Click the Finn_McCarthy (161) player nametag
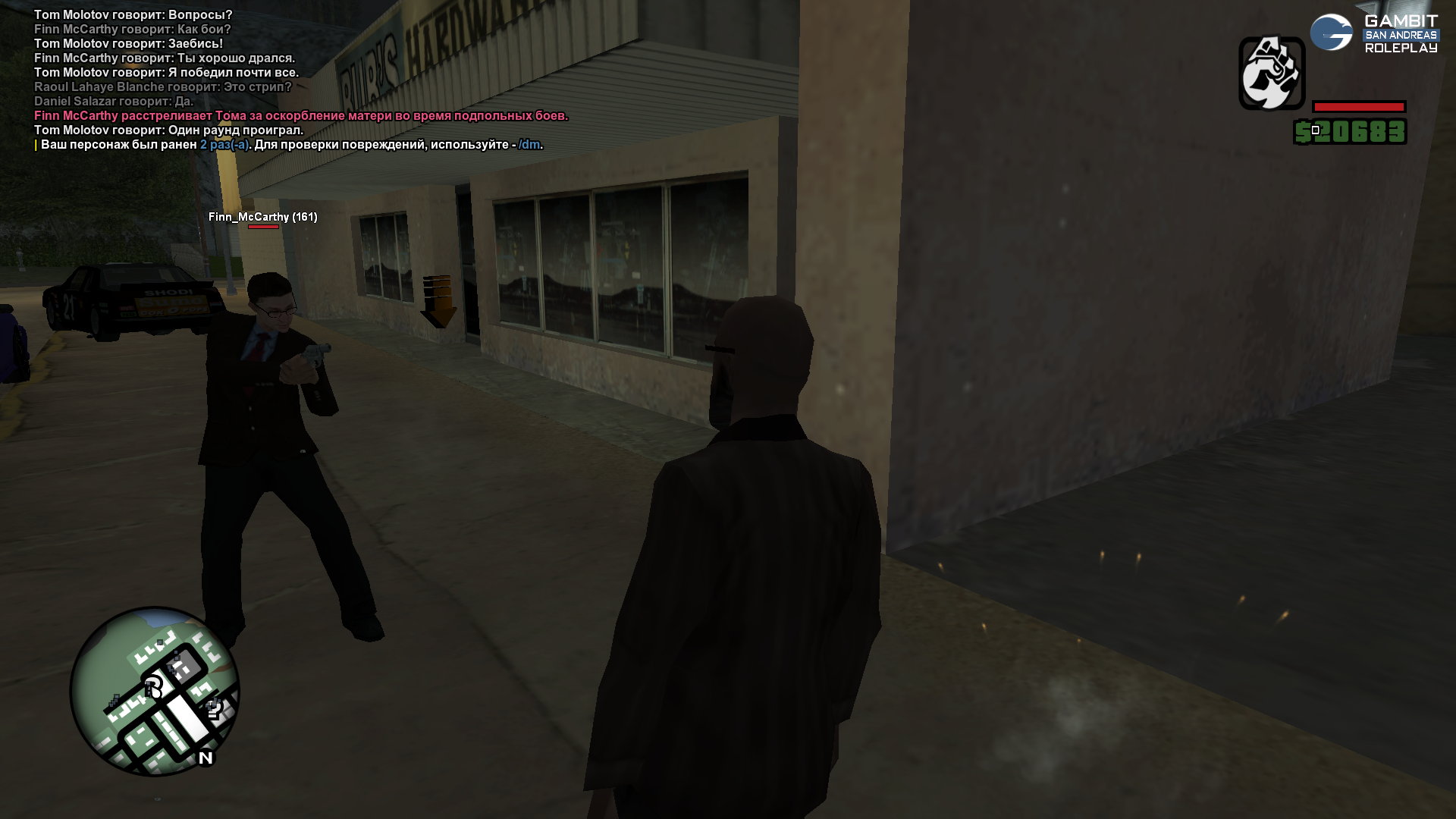1456x819 pixels. 262,217
